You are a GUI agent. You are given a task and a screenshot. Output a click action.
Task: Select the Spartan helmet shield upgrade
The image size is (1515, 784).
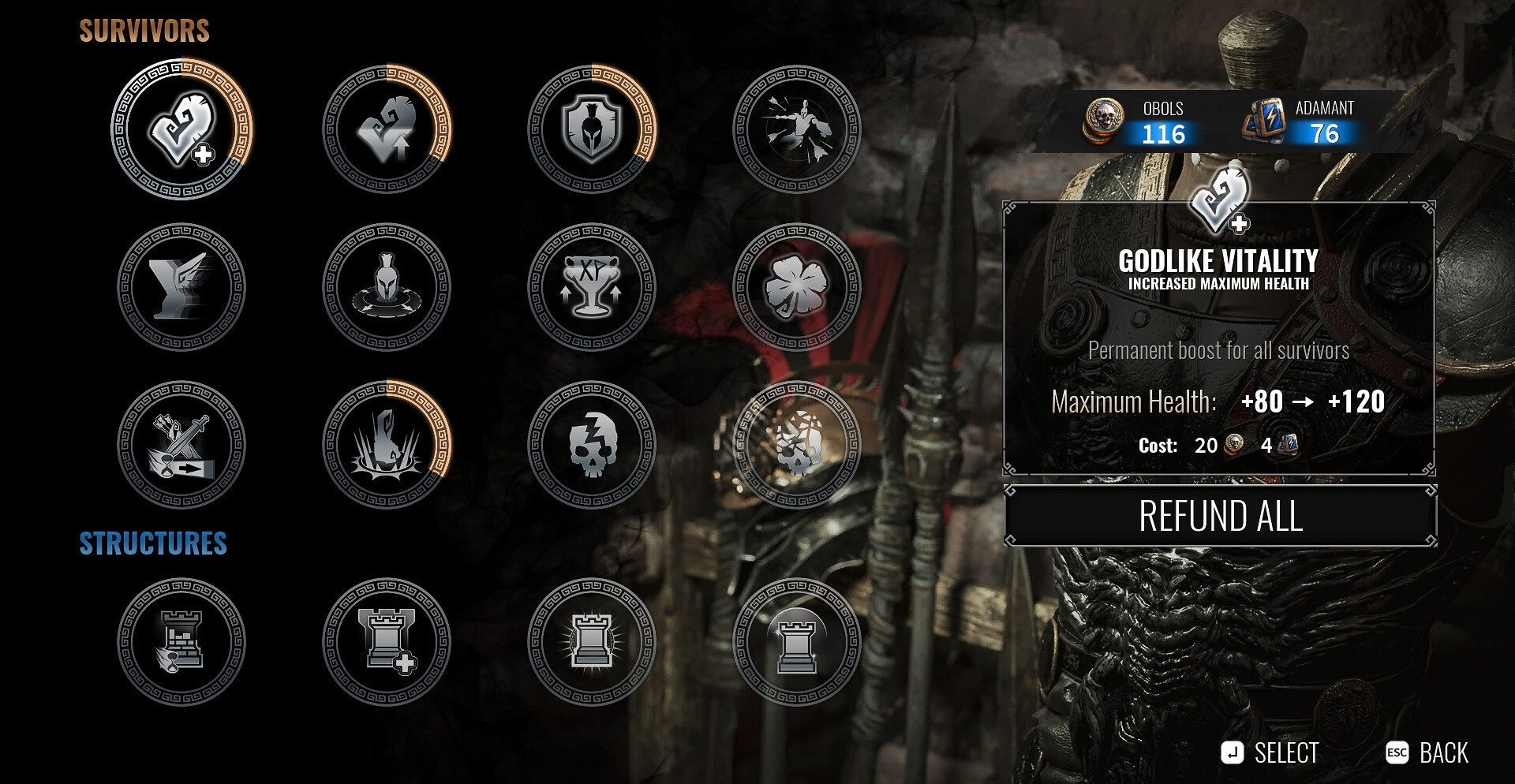pyautogui.click(x=592, y=129)
